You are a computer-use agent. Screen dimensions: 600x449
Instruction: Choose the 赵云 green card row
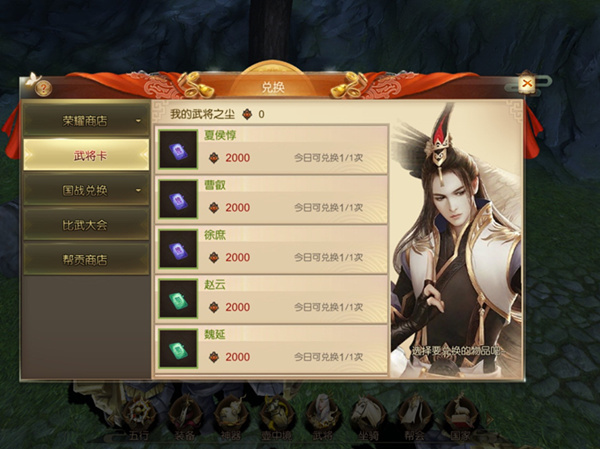(272, 298)
